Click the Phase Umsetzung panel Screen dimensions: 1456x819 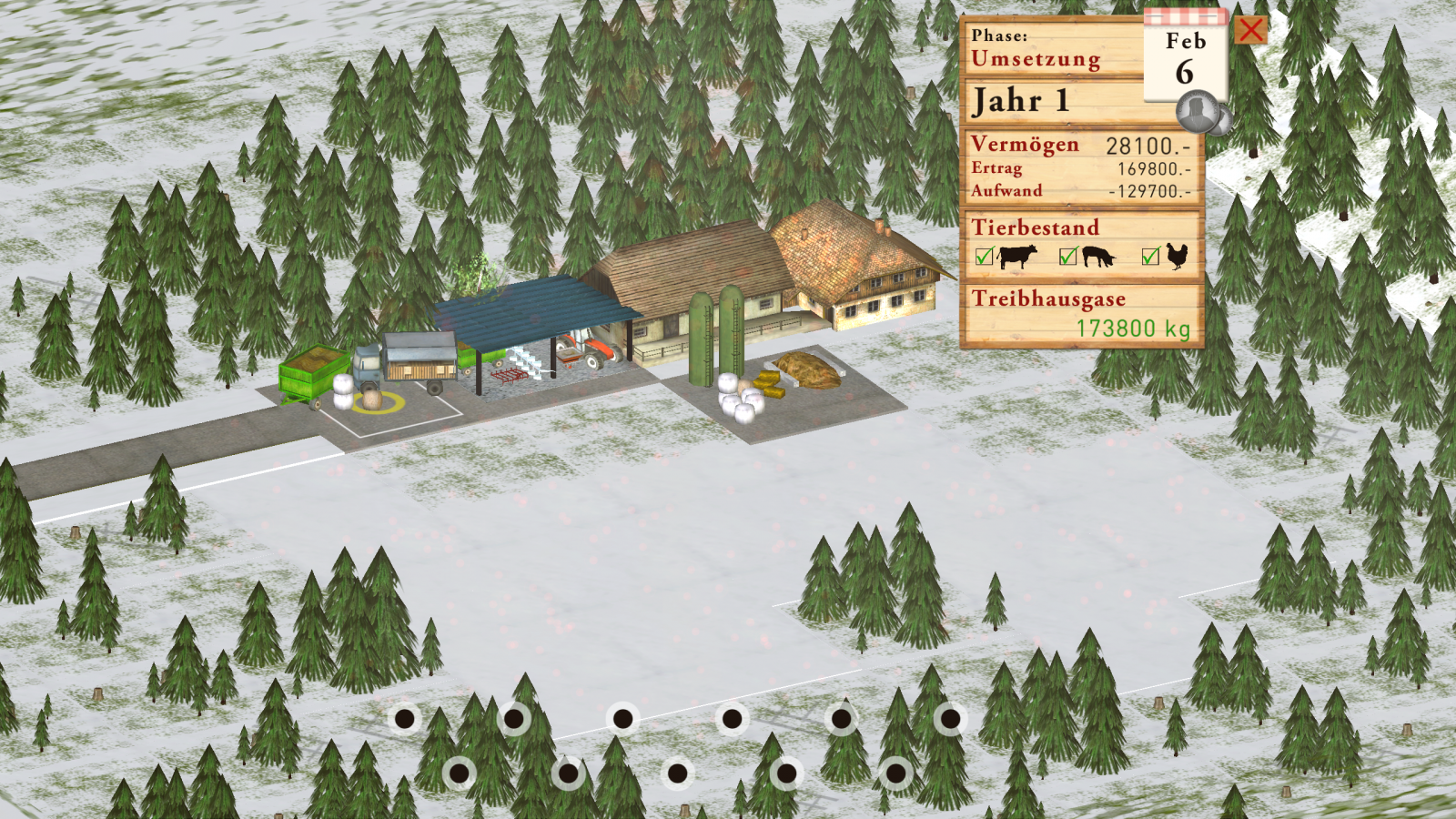point(1051,49)
